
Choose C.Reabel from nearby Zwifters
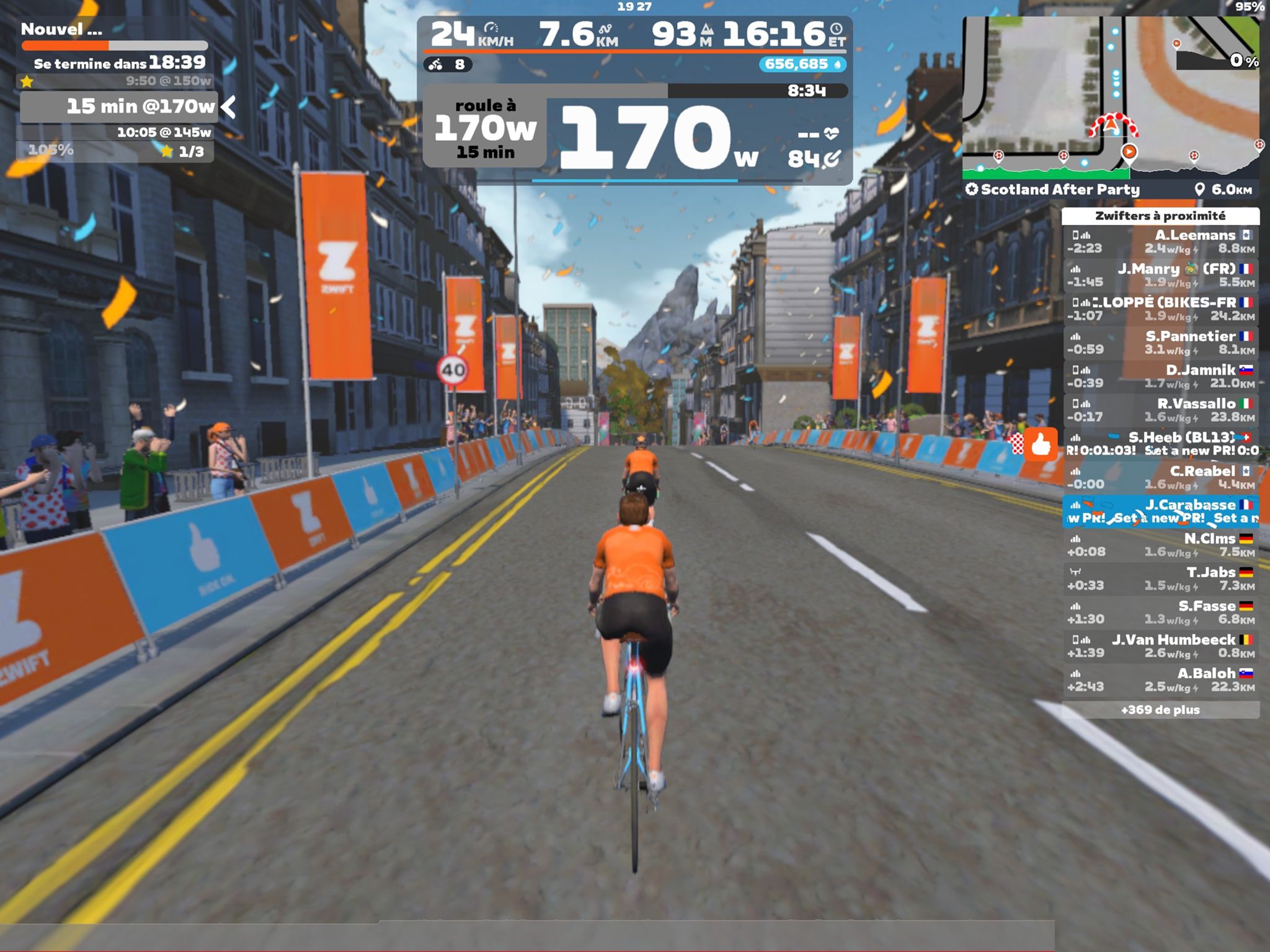[1160, 477]
